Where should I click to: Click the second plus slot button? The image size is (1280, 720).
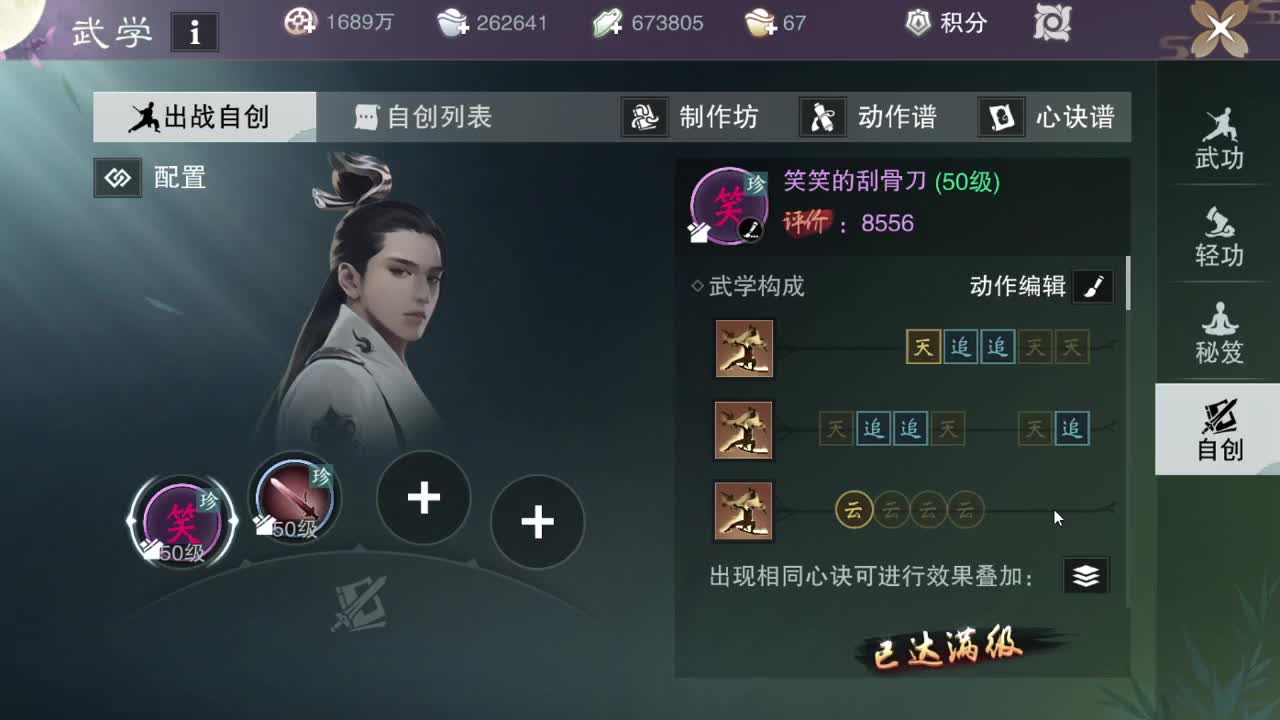[x=538, y=521]
